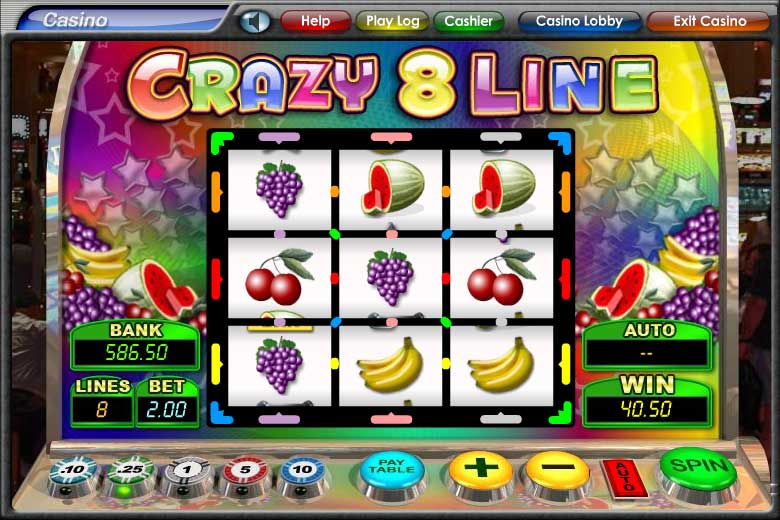Open the Play Log
Viewport: 780px width, 520px height.
(392, 21)
